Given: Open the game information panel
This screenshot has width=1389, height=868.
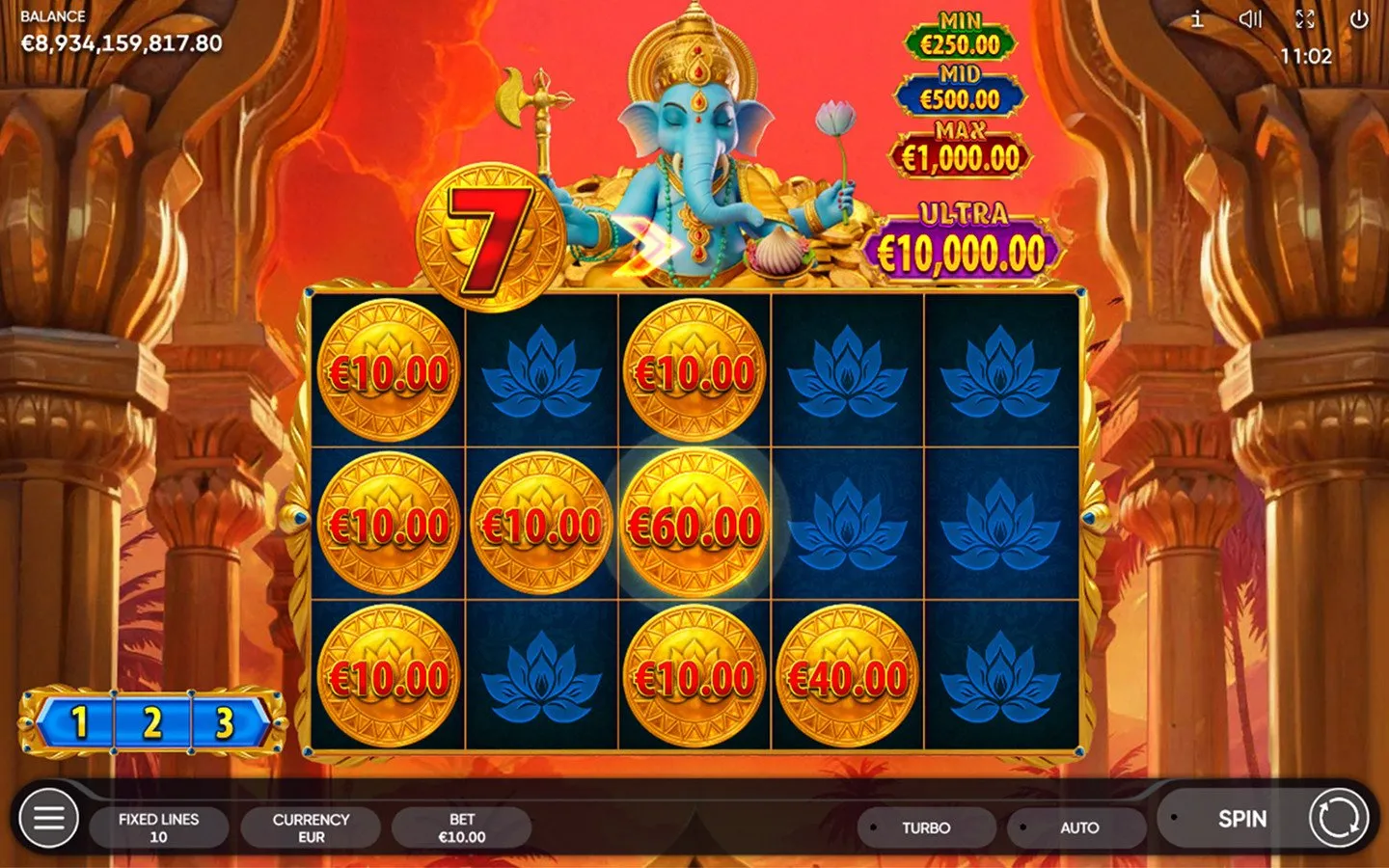Looking at the screenshot, I should [1196, 17].
